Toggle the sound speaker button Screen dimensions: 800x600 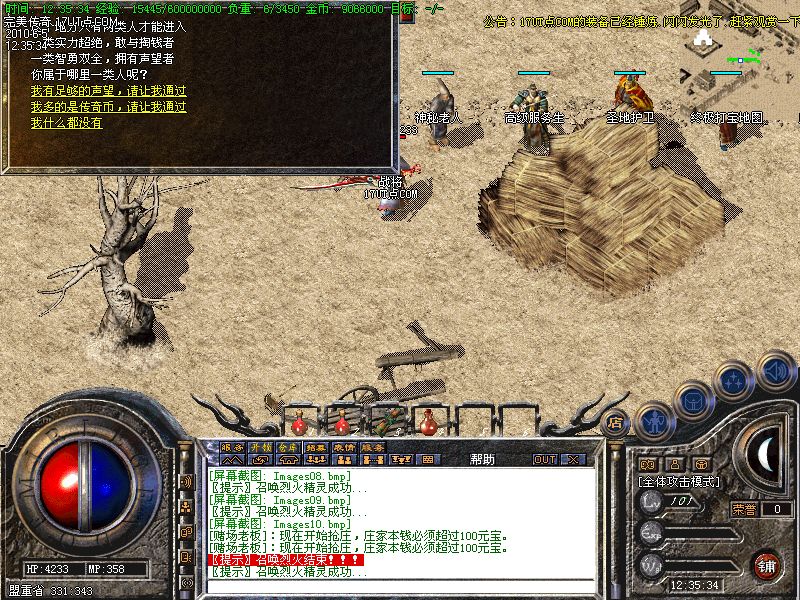776,370
